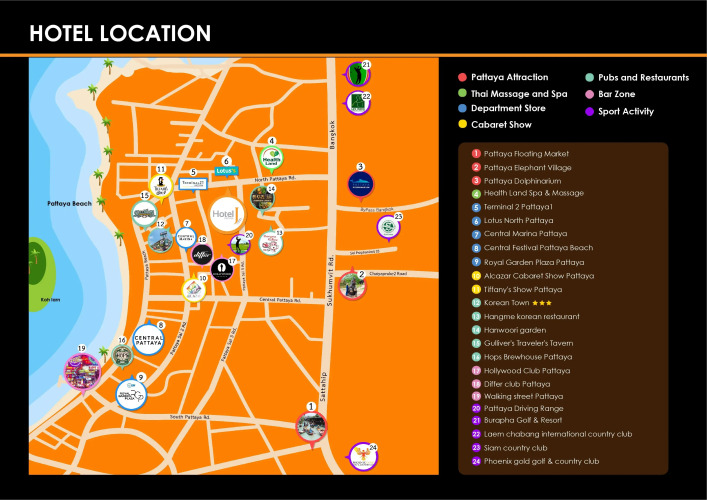Select the Hotel marker on the map
The height and width of the screenshot is (500, 707).
pyautogui.click(x=227, y=213)
